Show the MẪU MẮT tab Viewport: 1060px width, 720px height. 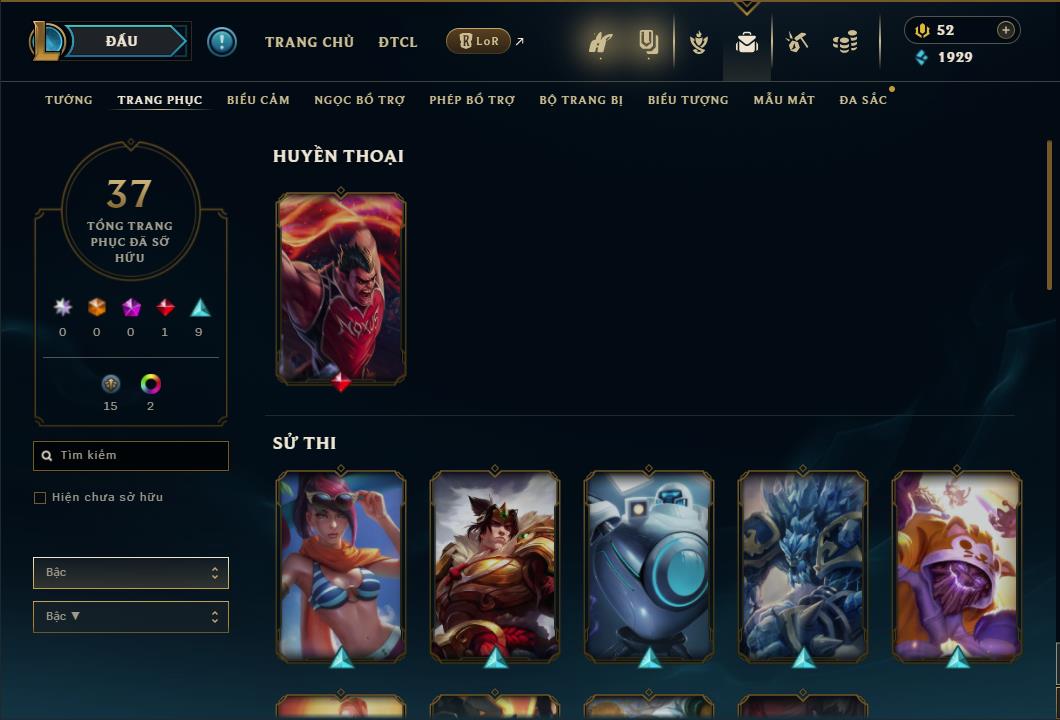pos(784,100)
